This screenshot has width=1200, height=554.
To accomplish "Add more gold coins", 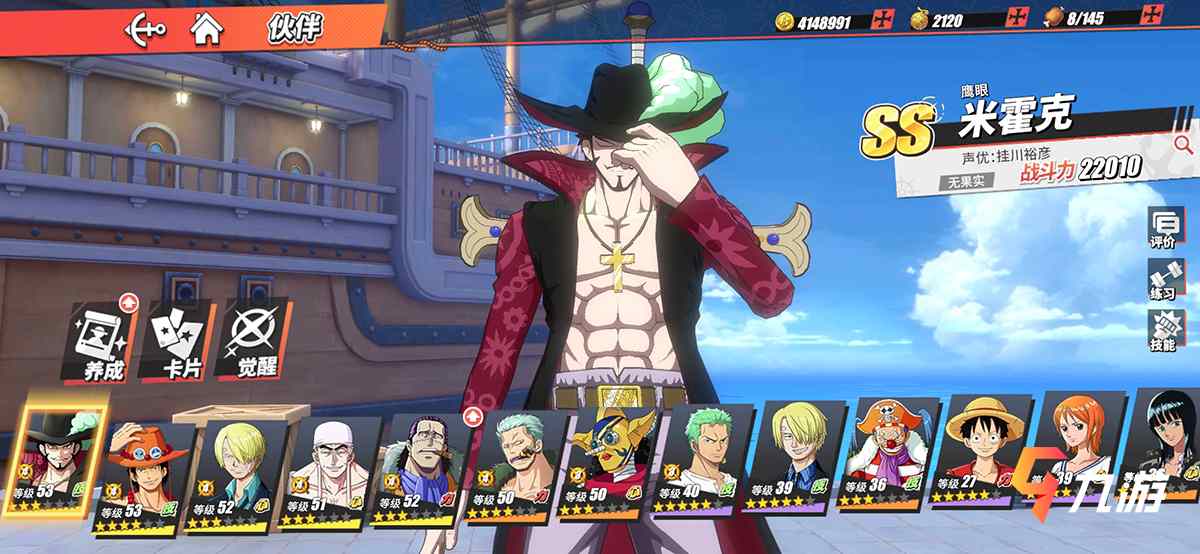I will pos(881,20).
